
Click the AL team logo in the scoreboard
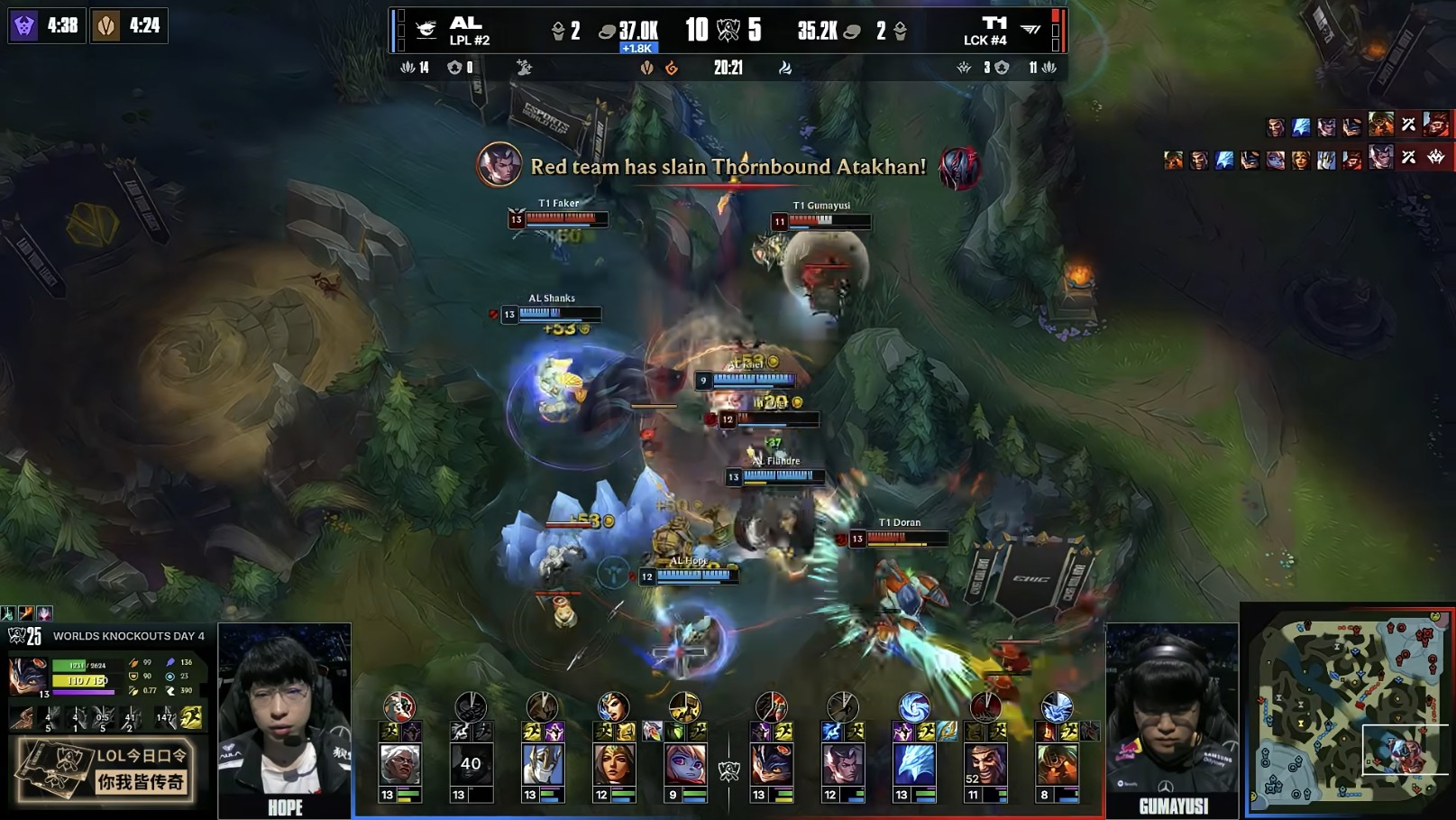(426, 30)
